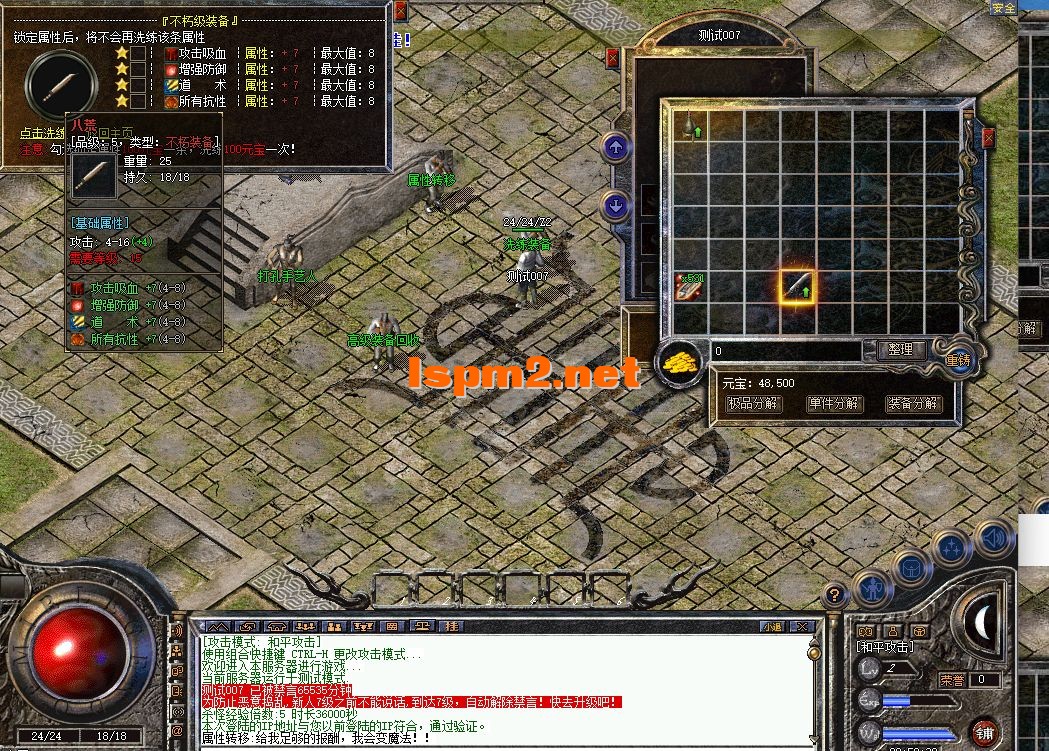Click the blue down-arrow round button

(616, 205)
